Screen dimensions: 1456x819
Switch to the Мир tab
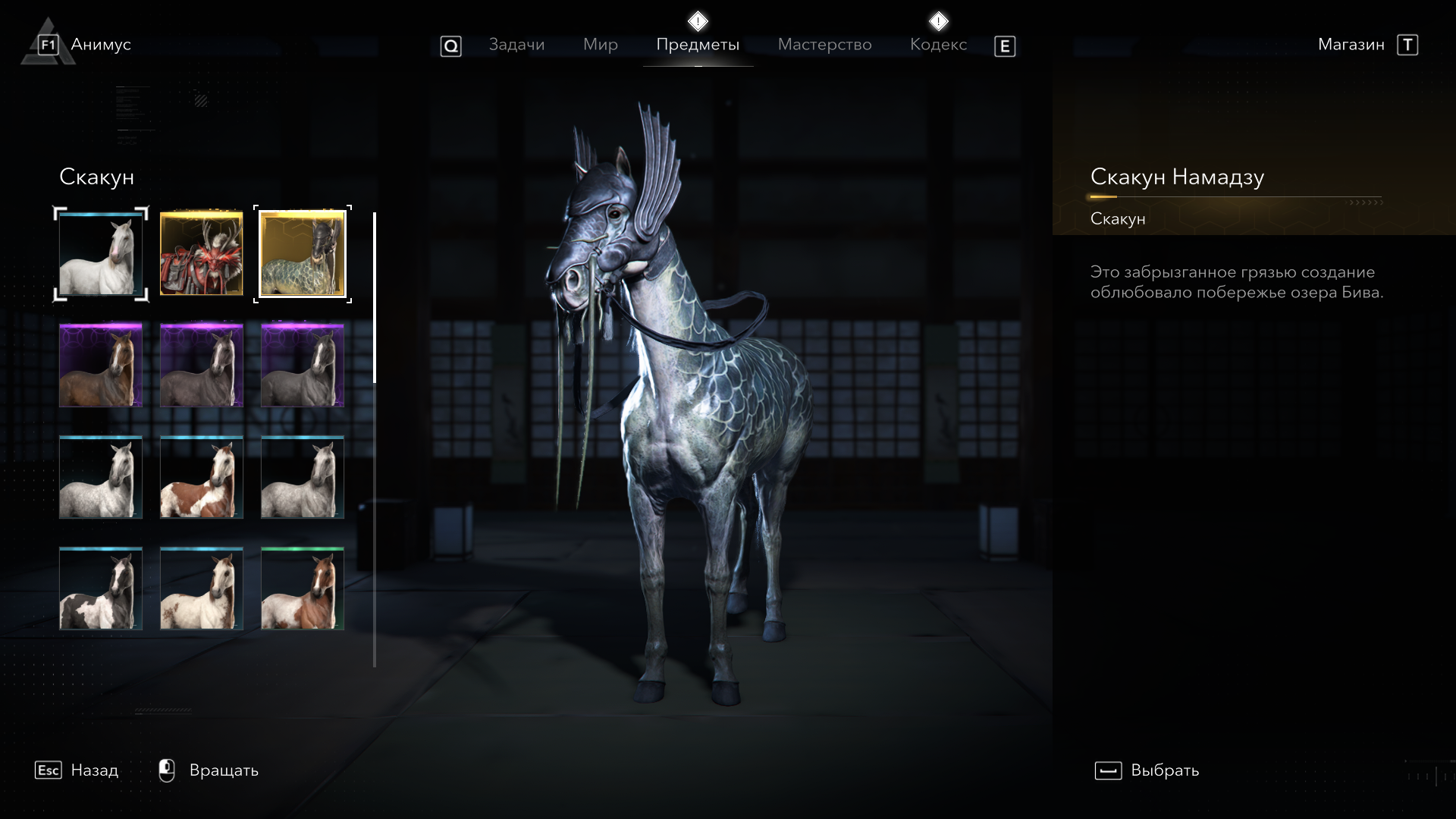click(x=600, y=45)
